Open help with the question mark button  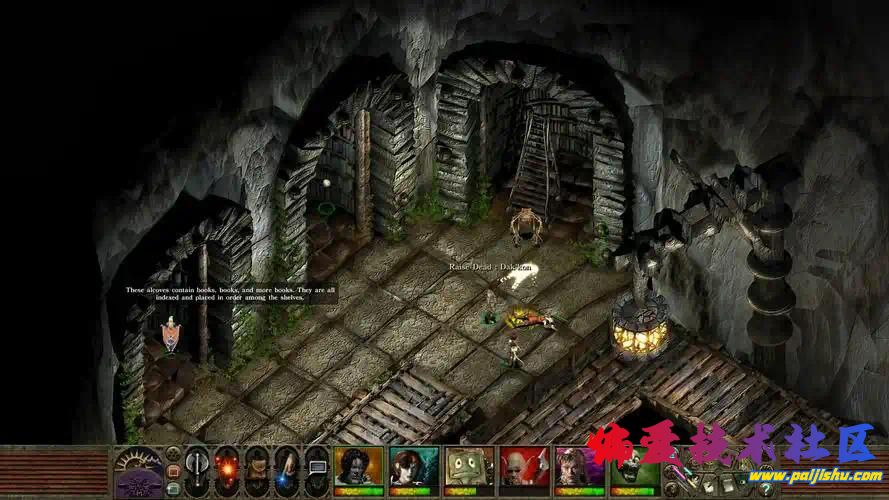[x=765, y=489]
